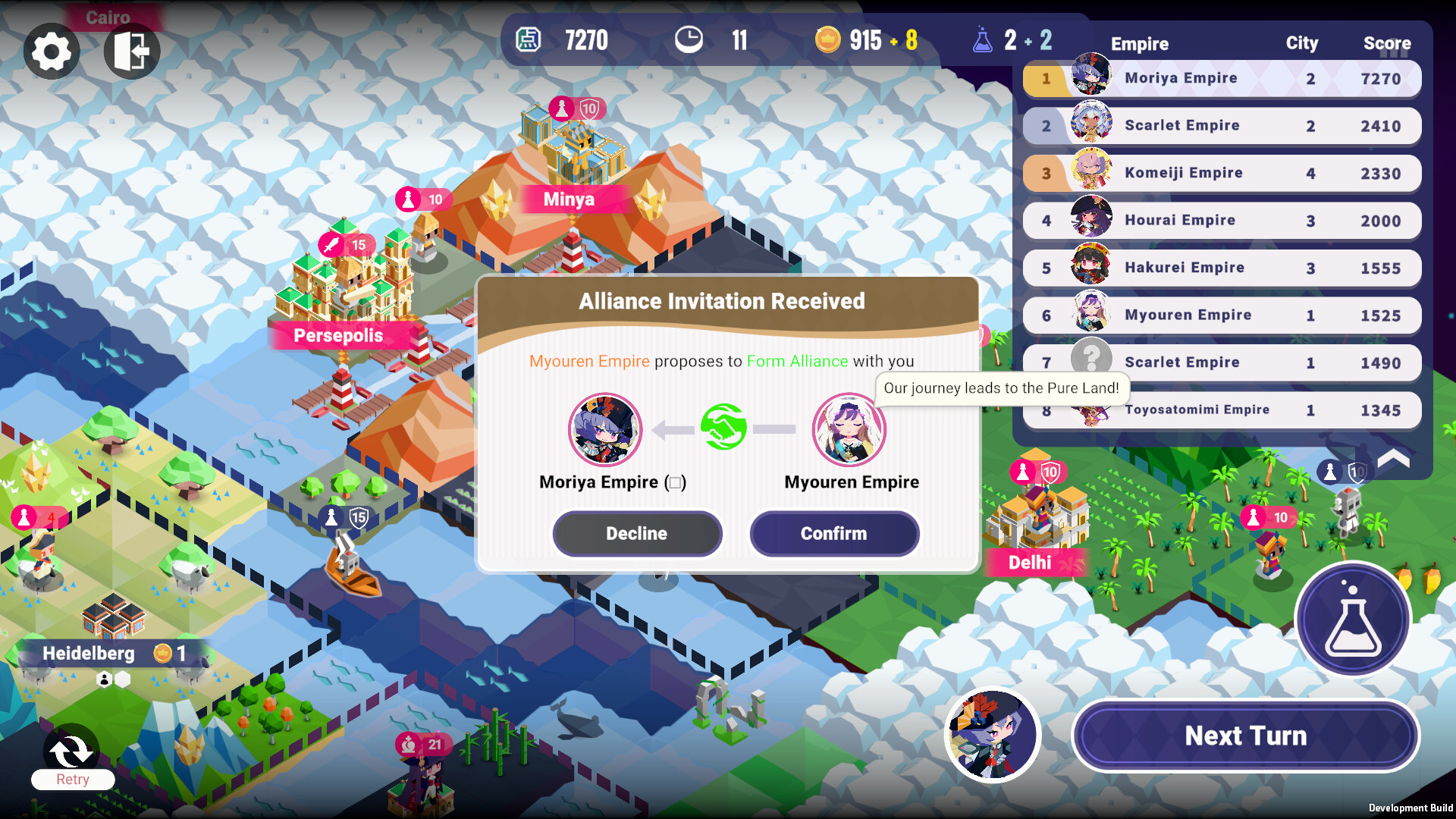Open the settings gear menu
The height and width of the screenshot is (819, 1456).
[x=51, y=51]
